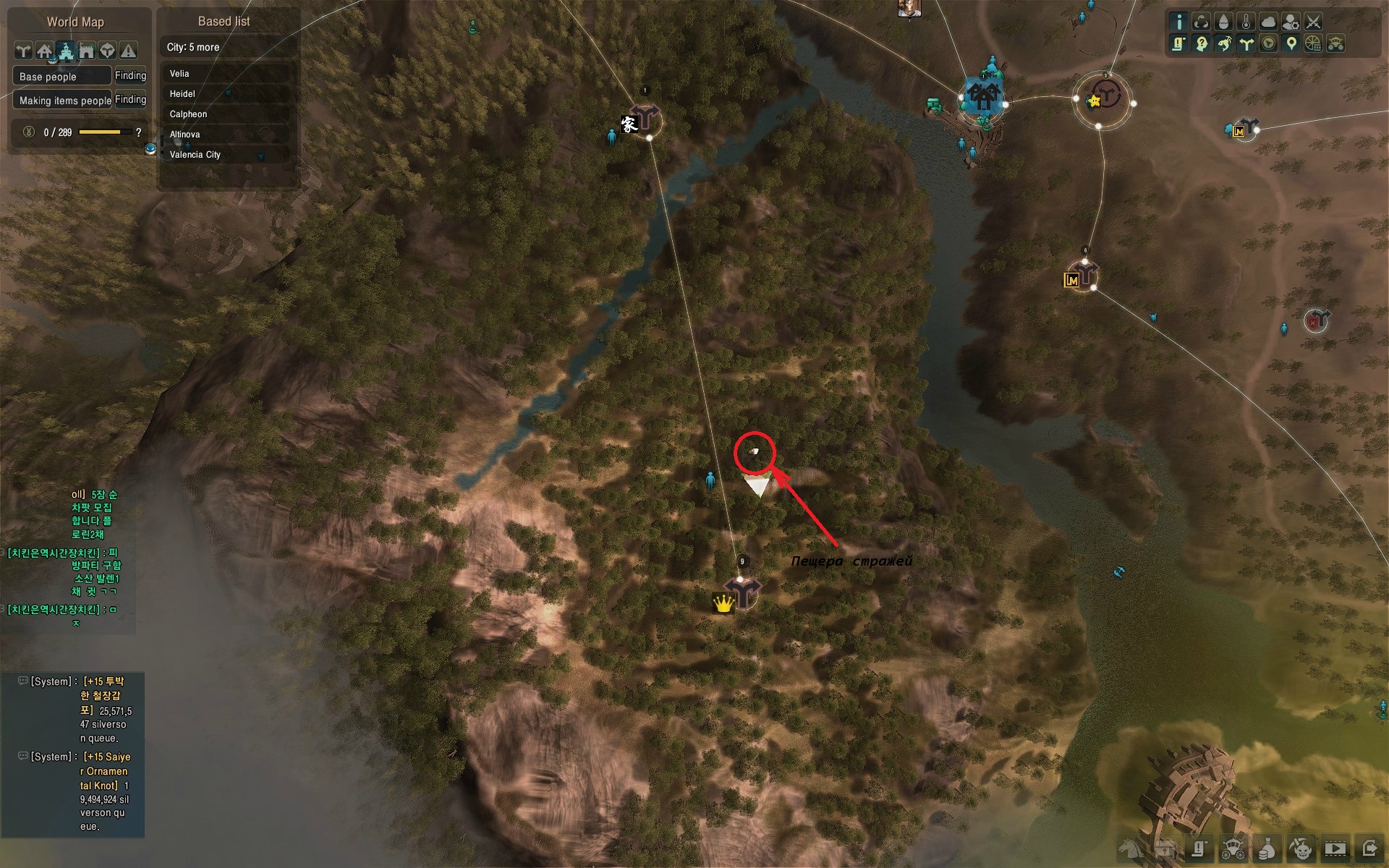Toggle the thermometer temperature map overlay

pyautogui.click(x=1246, y=22)
